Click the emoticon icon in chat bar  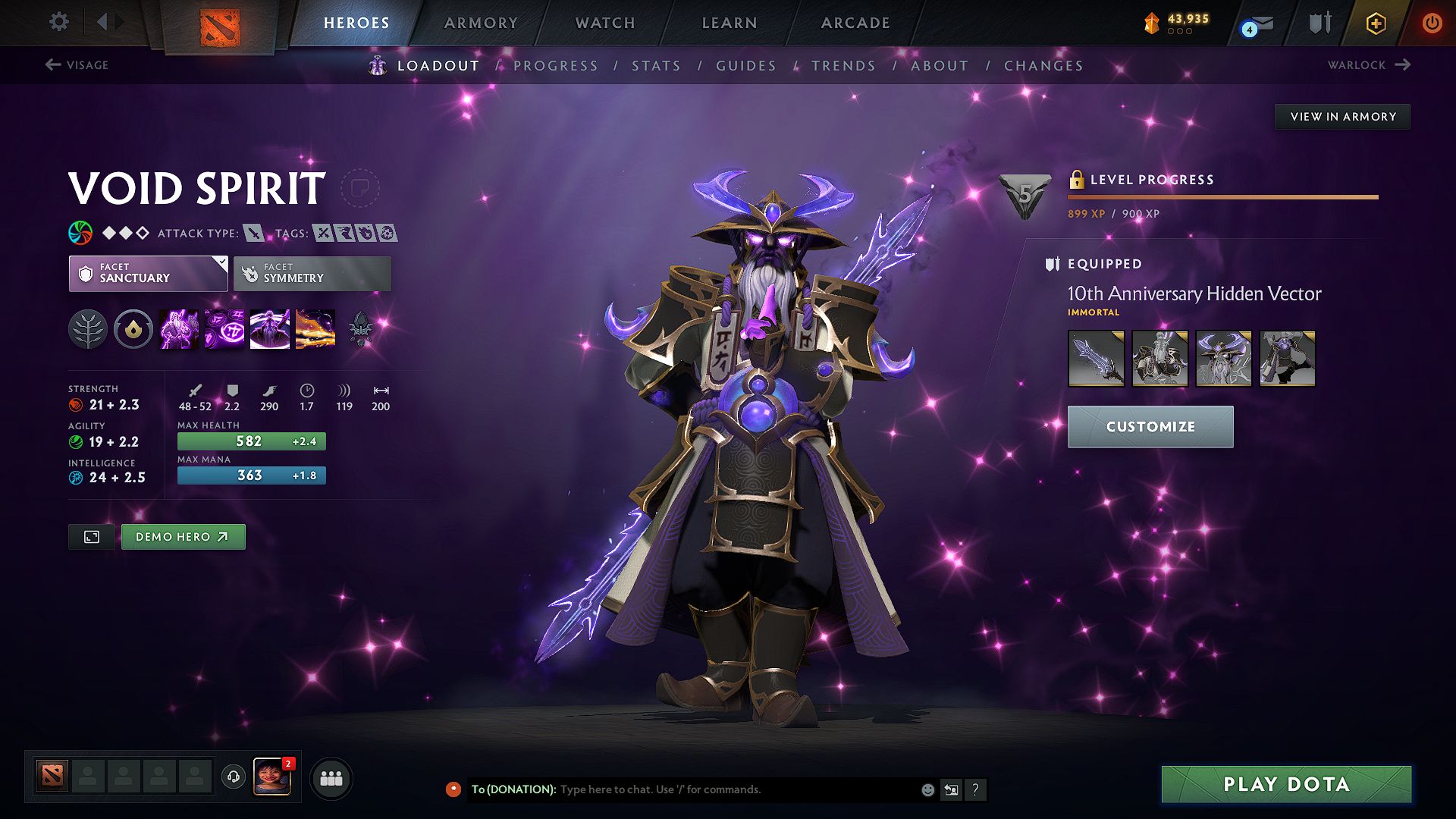(x=927, y=789)
